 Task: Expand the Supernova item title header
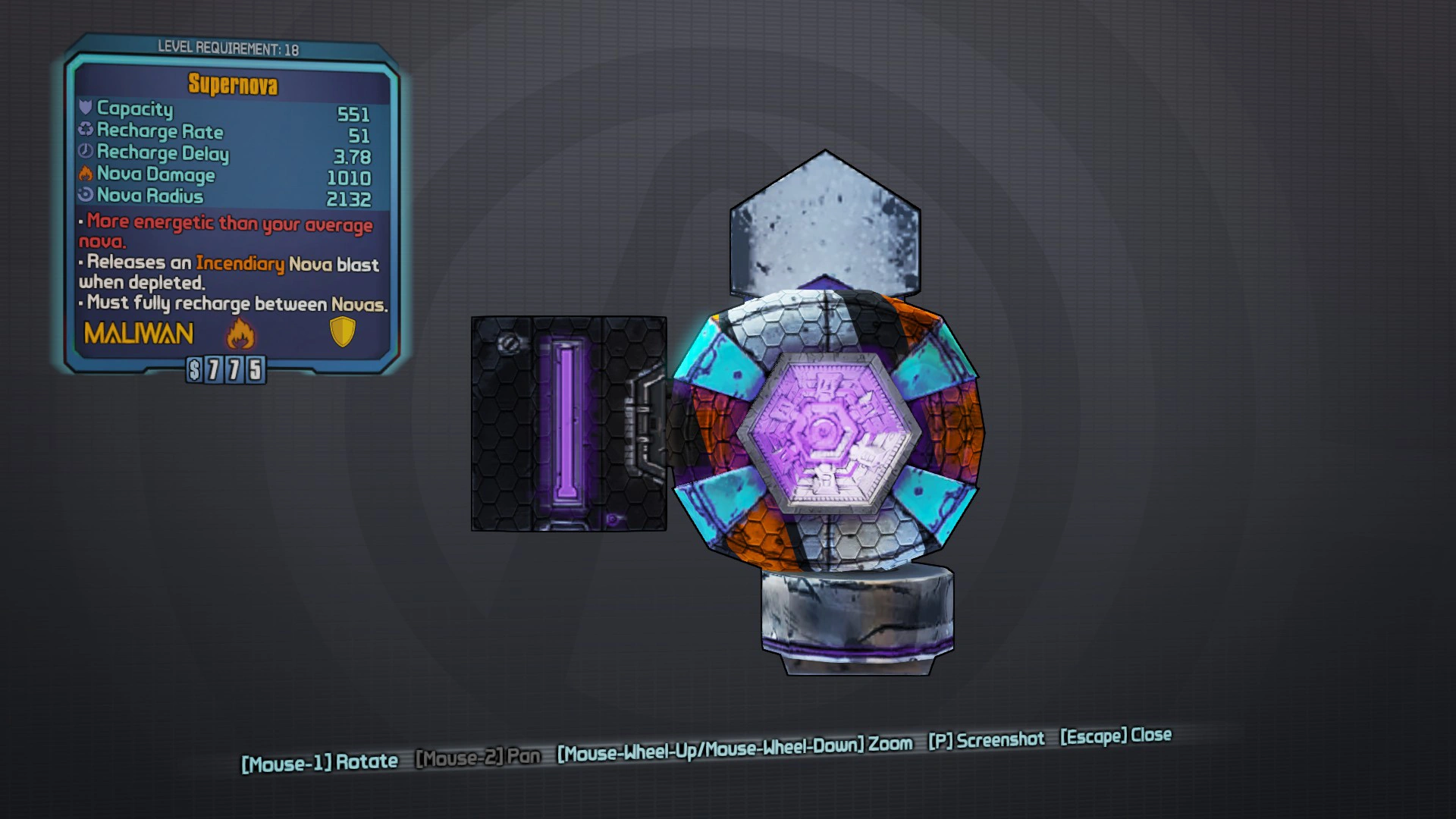(234, 85)
